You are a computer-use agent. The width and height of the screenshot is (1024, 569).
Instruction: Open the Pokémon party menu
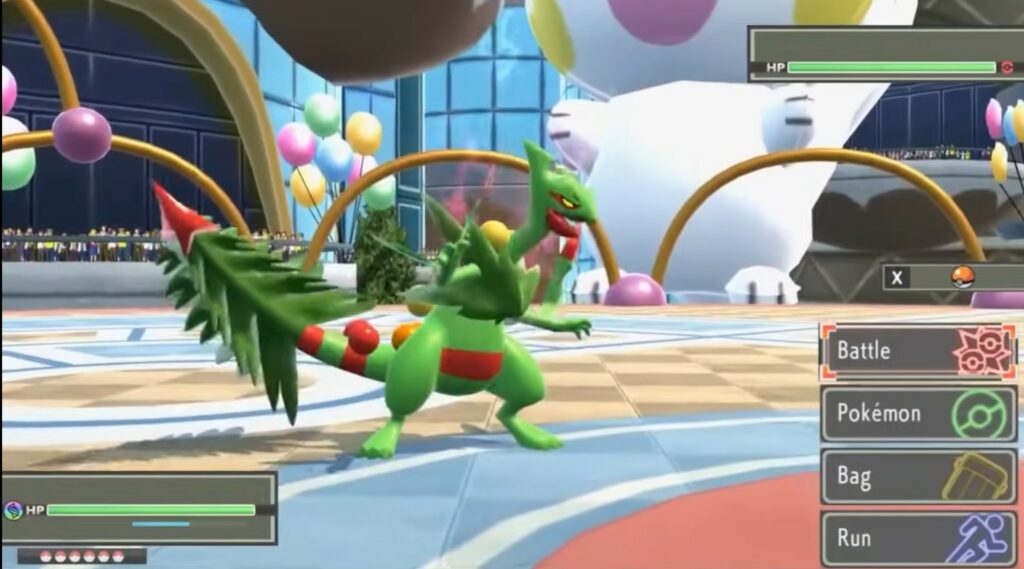coord(918,414)
